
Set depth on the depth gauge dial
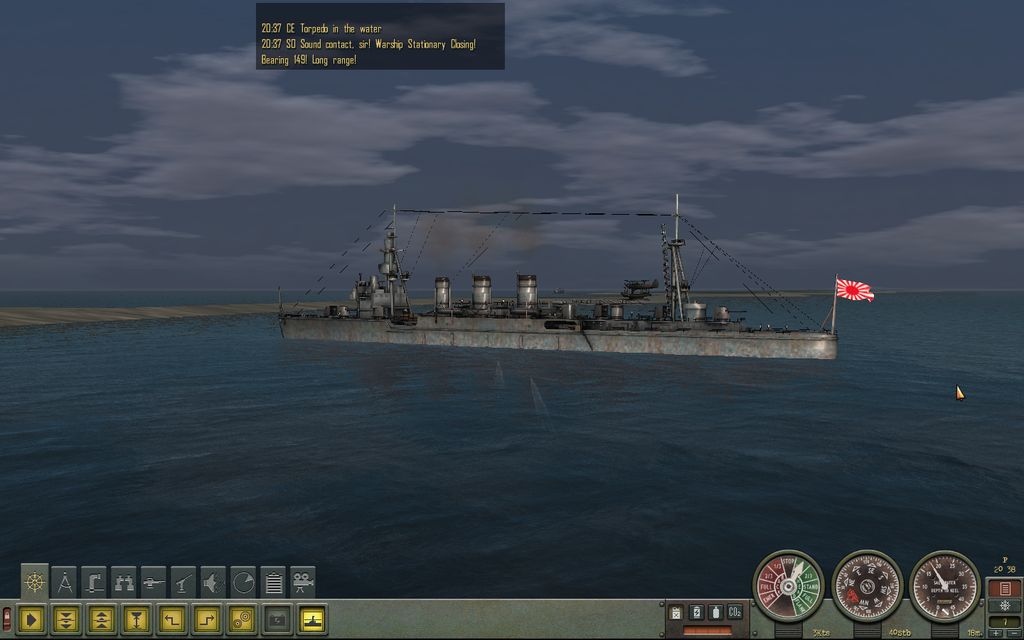pos(946,586)
